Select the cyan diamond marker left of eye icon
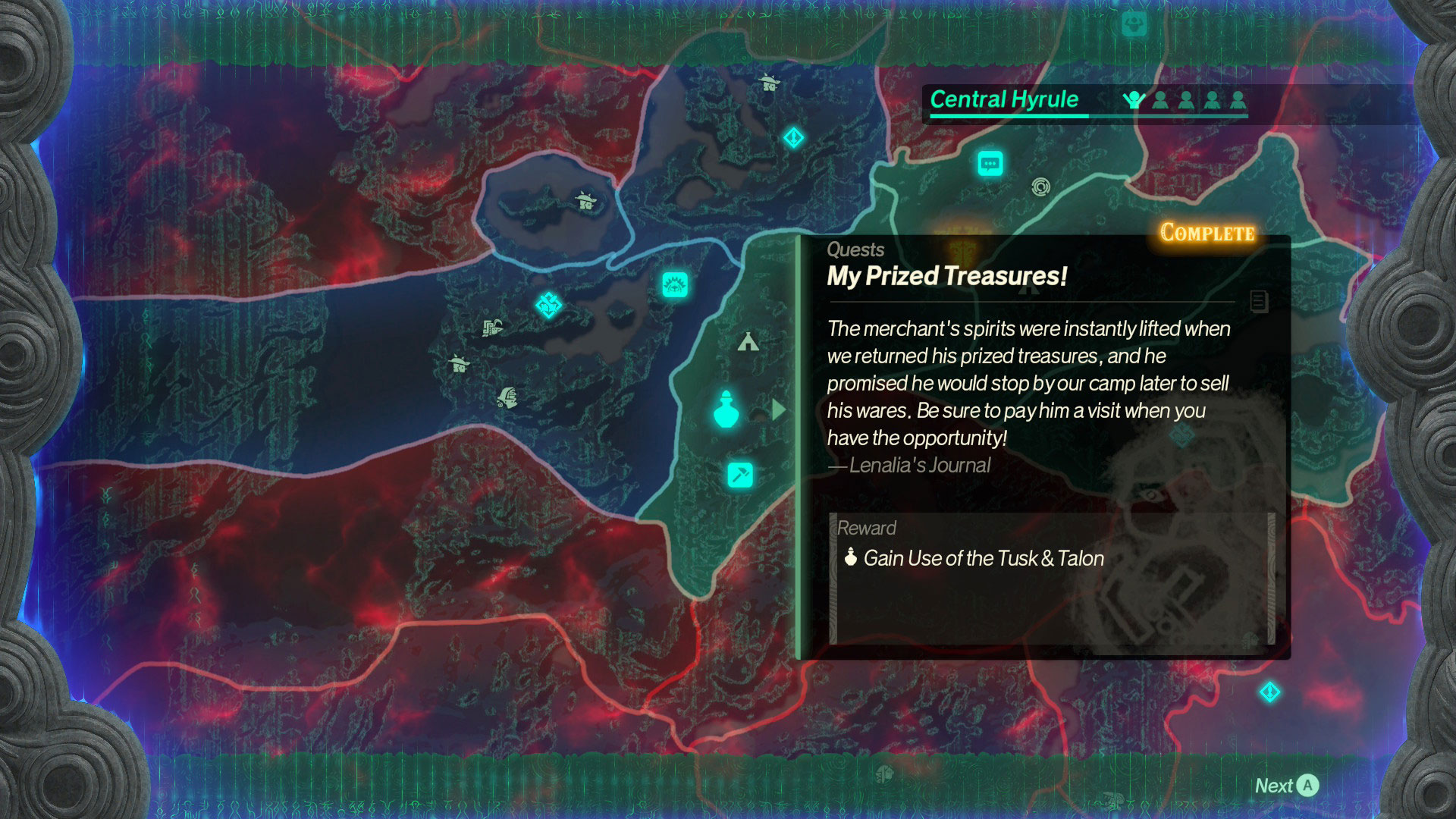Viewport: 1456px width, 819px height. (548, 305)
